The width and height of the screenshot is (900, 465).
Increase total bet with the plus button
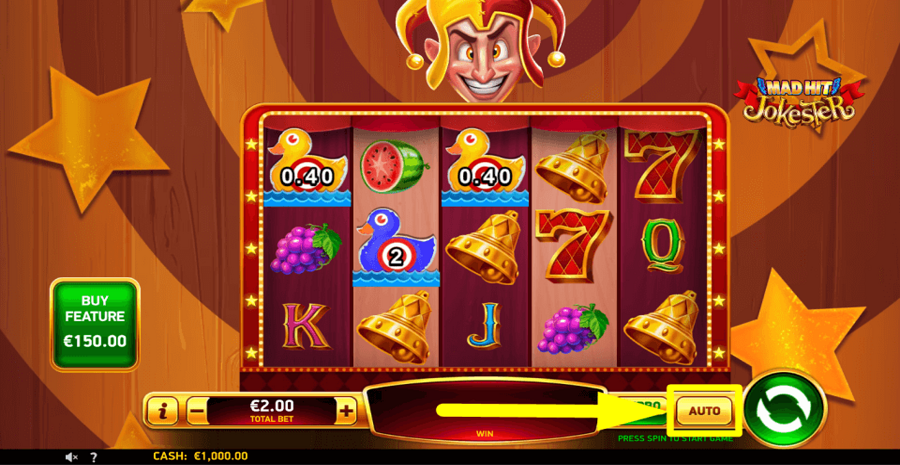tap(346, 409)
